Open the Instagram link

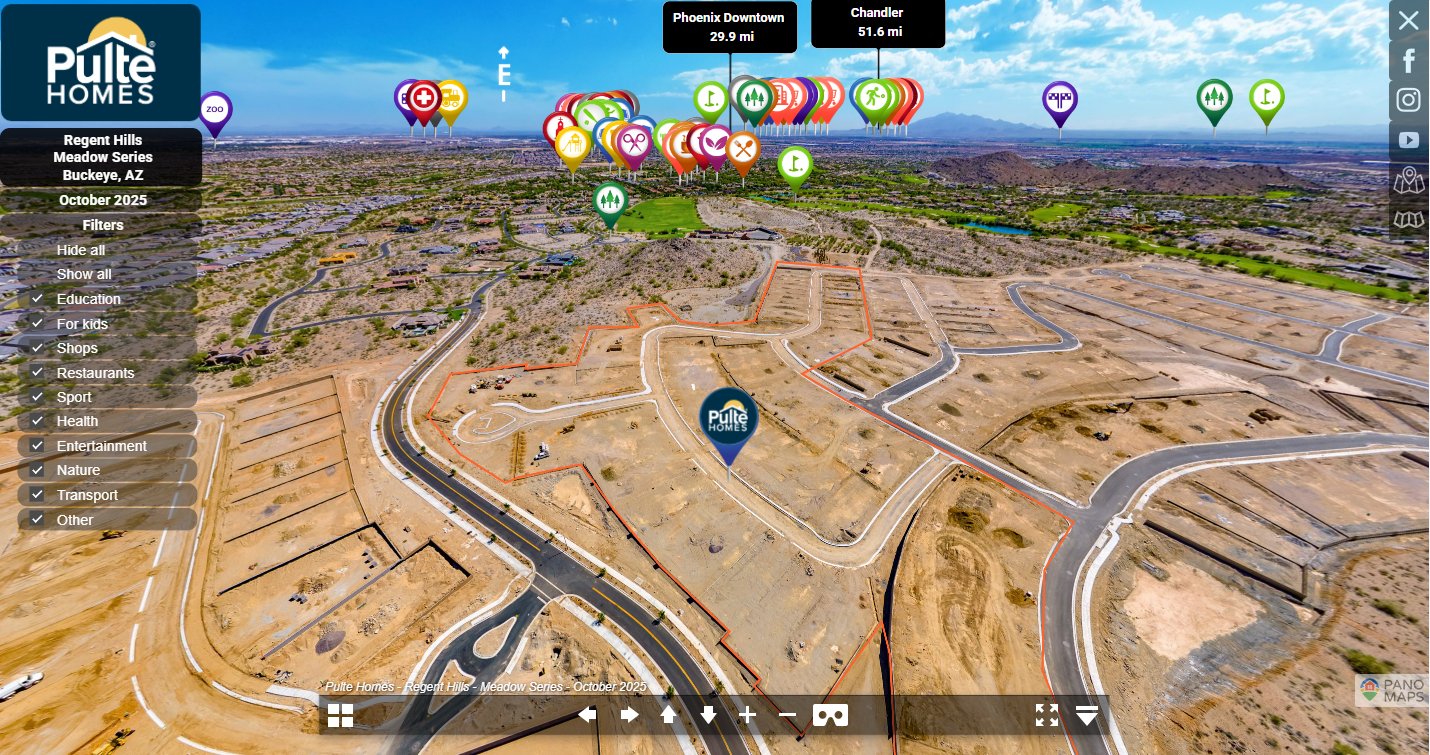(1408, 100)
